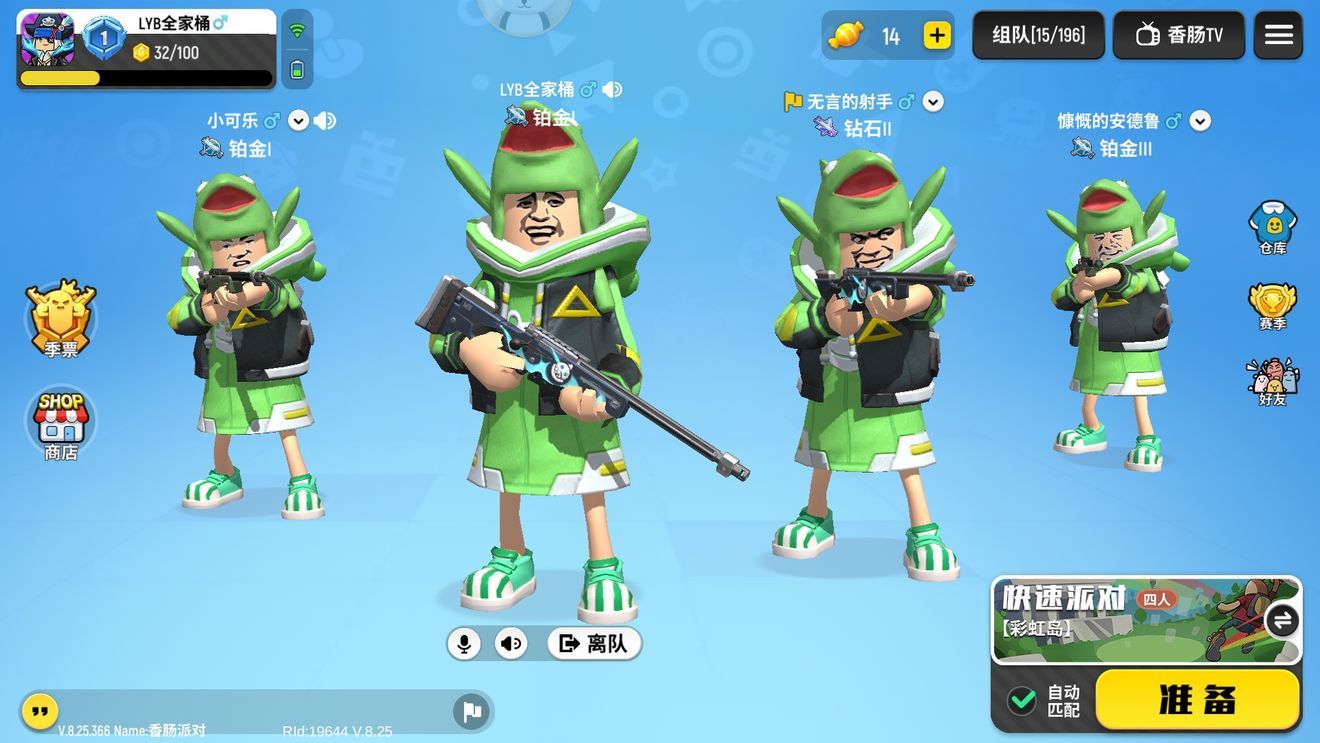Open 香肠TV
The width and height of the screenshot is (1320, 743).
(1179, 36)
